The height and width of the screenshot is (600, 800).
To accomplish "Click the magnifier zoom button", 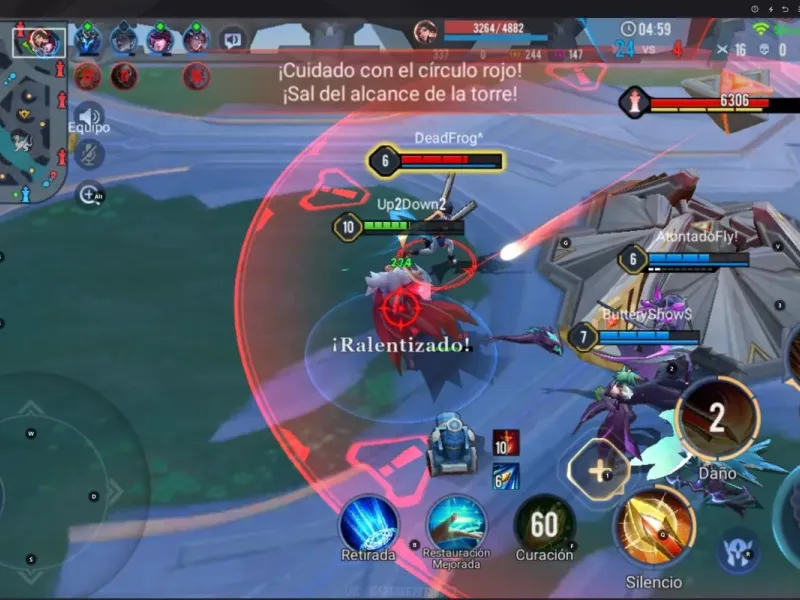I will tap(89, 194).
